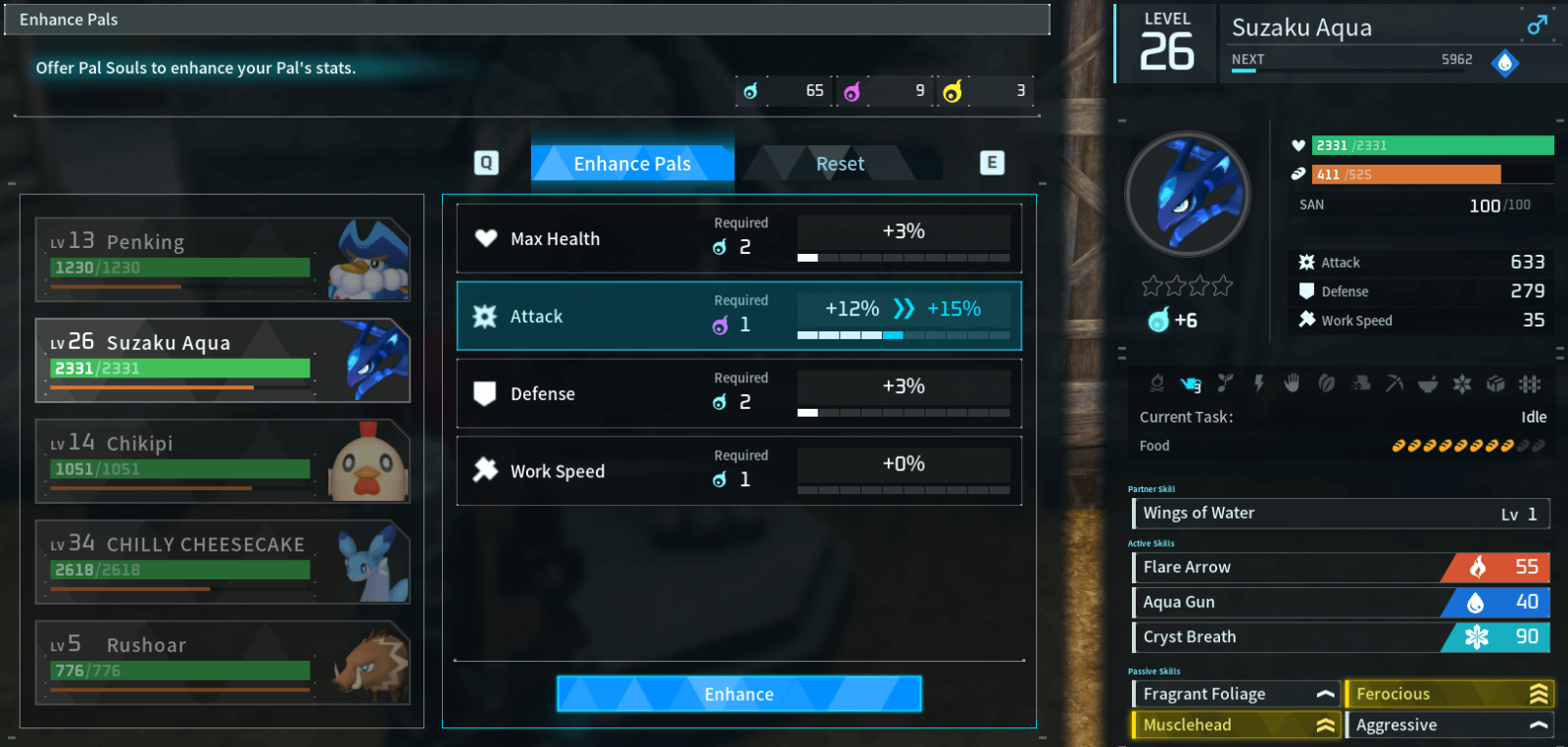Expand the Attack enhancement +12% chevron arrows
The image size is (1568, 747).
tap(903, 308)
